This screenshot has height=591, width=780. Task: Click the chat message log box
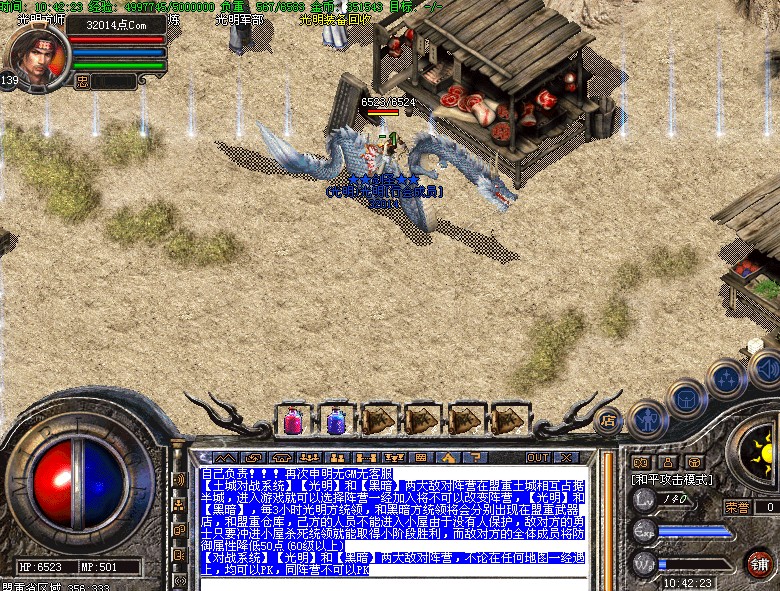(390, 520)
